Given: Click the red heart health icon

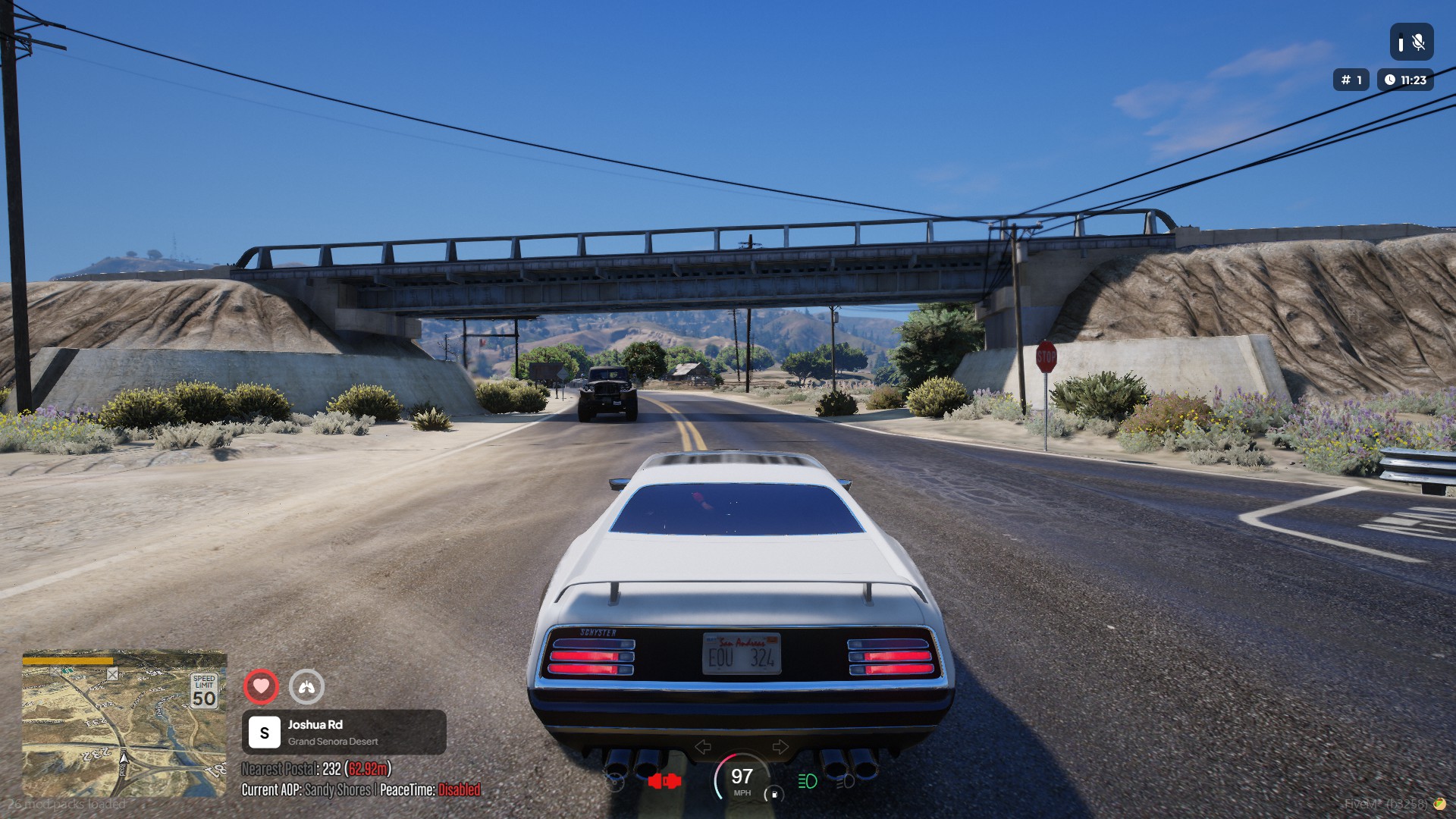Looking at the screenshot, I should tap(261, 687).
